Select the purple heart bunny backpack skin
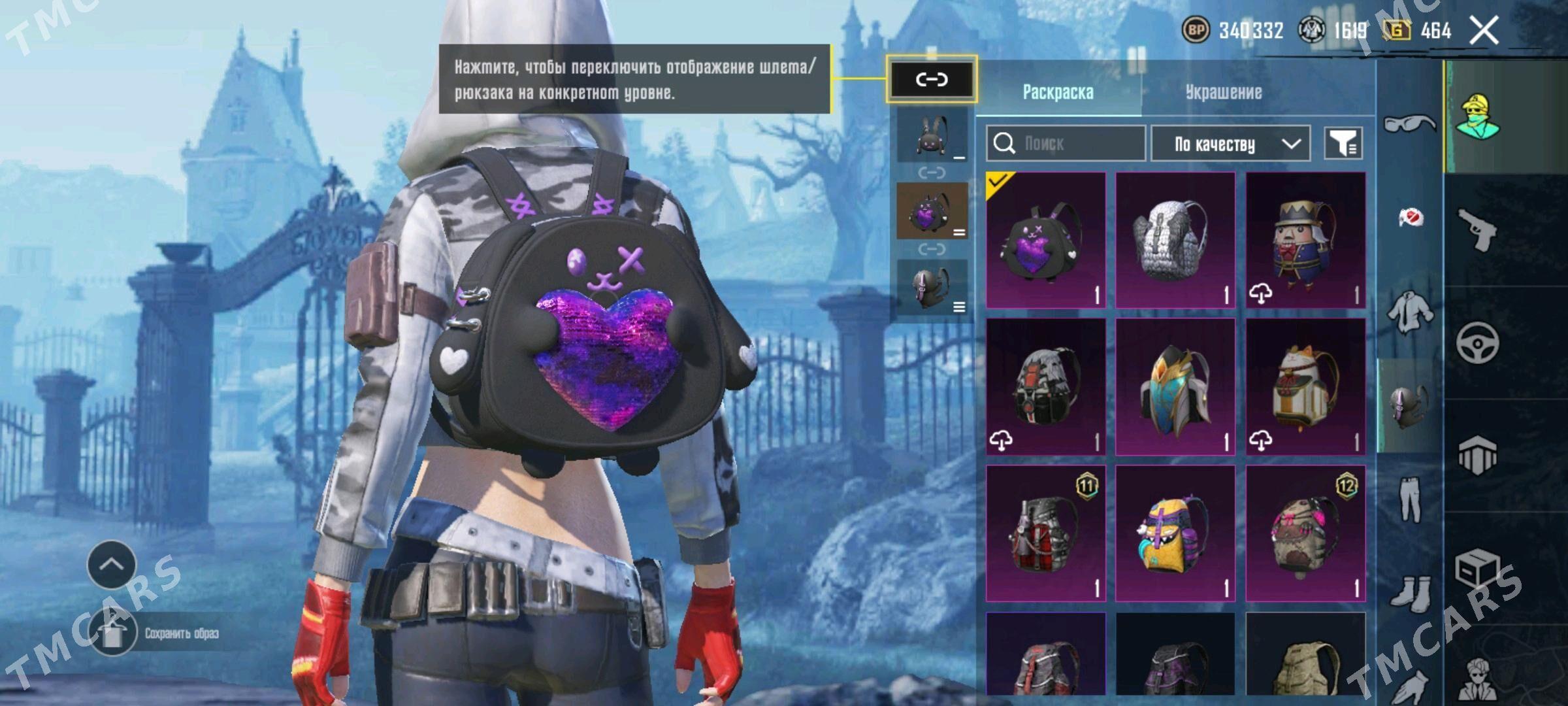Viewport: 1568px width, 706px height. tap(1045, 240)
